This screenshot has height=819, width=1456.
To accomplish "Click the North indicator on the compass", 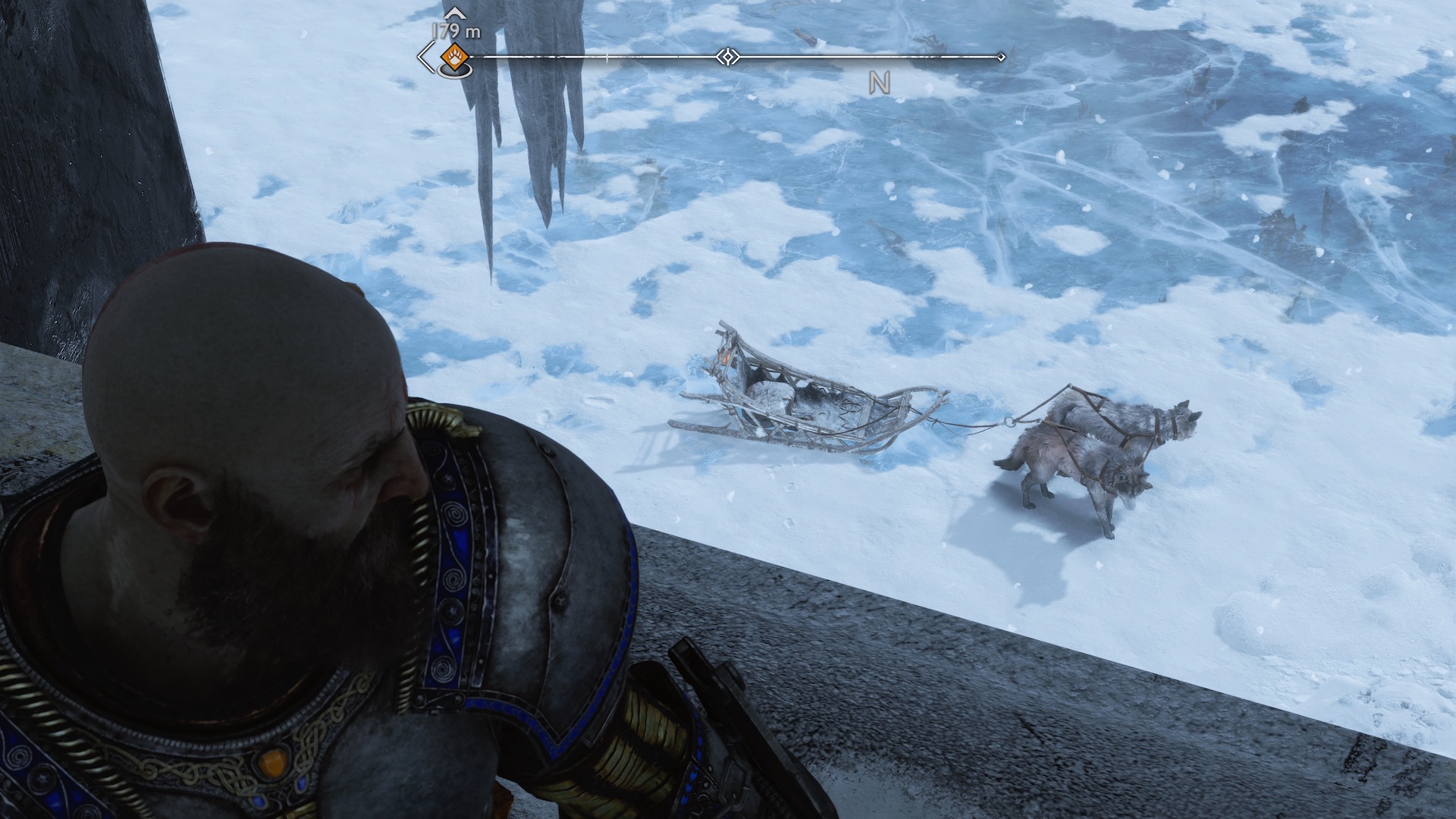I will pyautogui.click(x=879, y=83).
